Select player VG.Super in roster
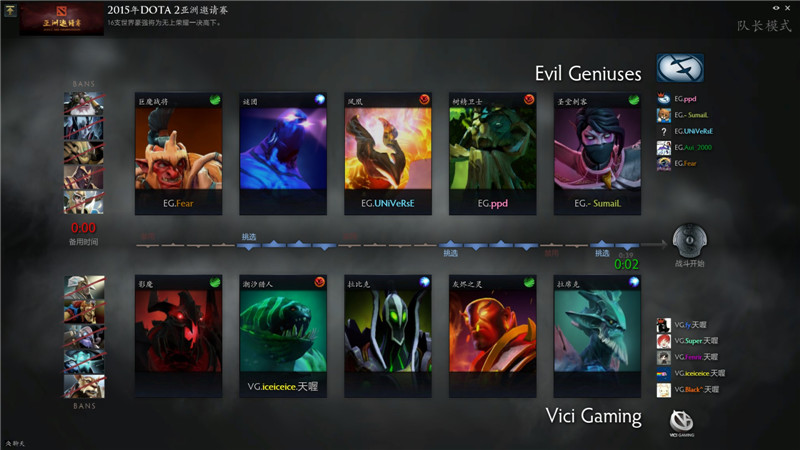The image size is (800, 450). (691, 341)
